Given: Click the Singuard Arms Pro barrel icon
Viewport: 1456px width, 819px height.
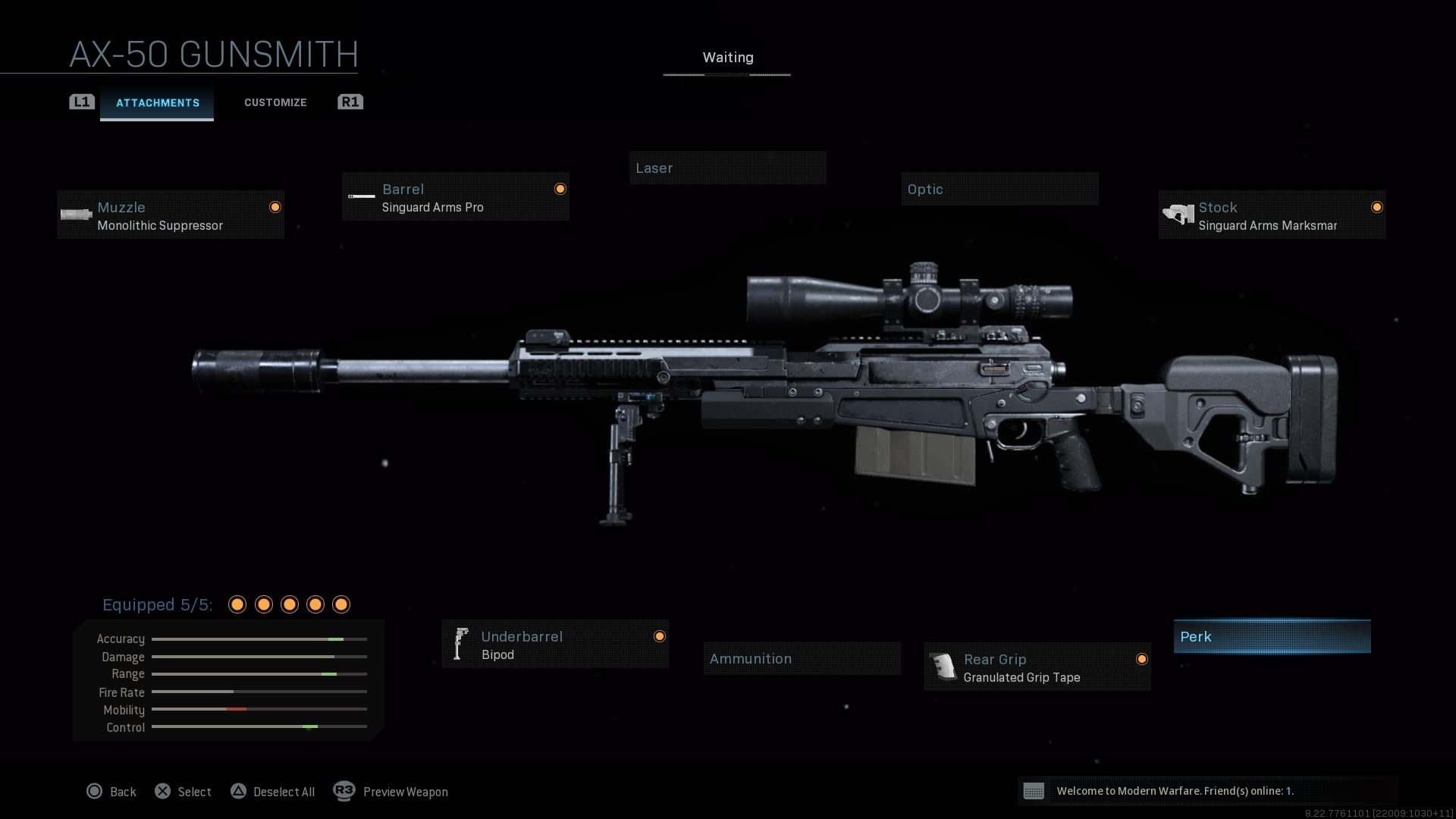Looking at the screenshot, I should pos(360,196).
